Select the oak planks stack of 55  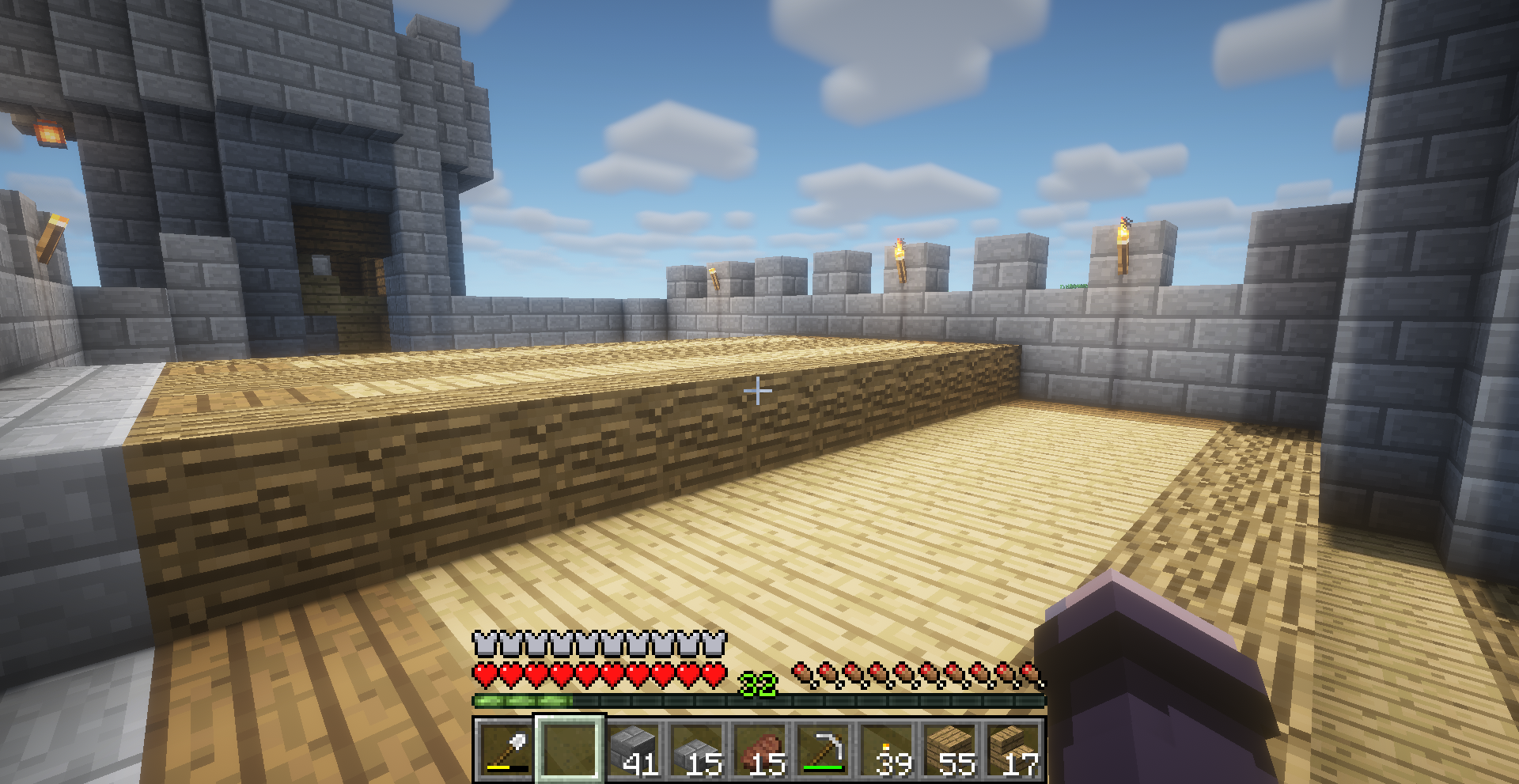click(x=950, y=748)
